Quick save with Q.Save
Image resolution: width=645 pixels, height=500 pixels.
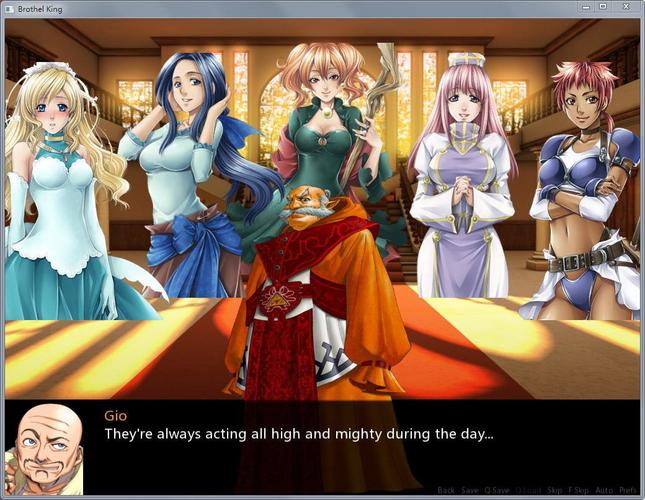click(498, 490)
